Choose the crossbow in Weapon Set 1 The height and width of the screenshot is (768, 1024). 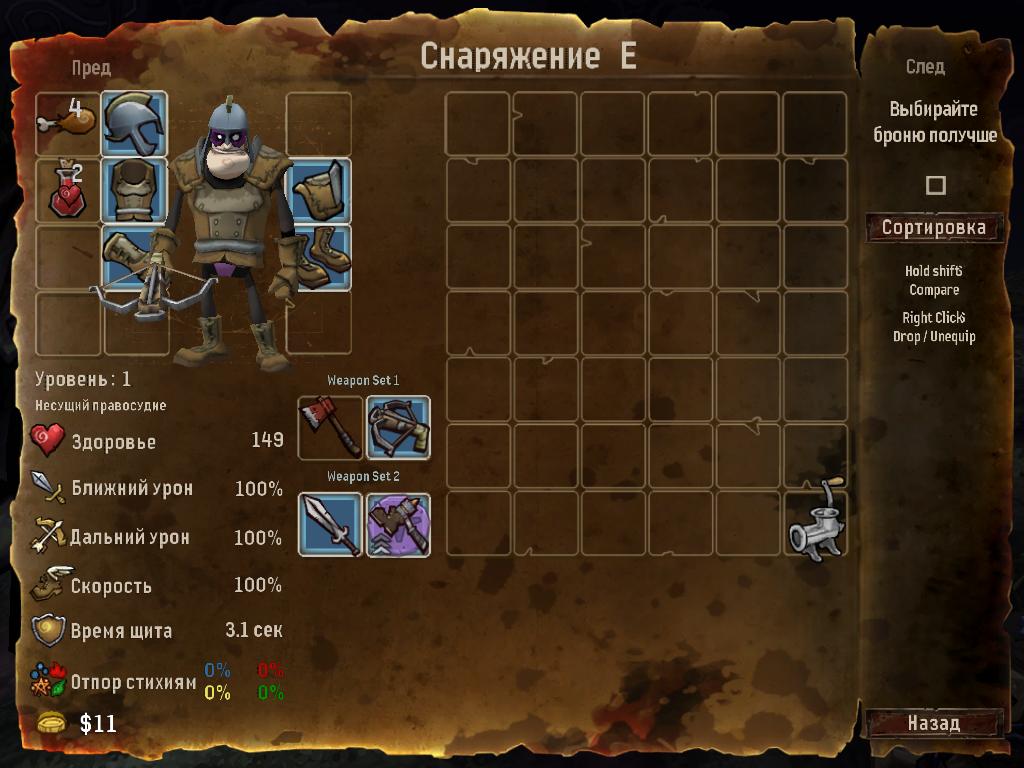[398, 428]
